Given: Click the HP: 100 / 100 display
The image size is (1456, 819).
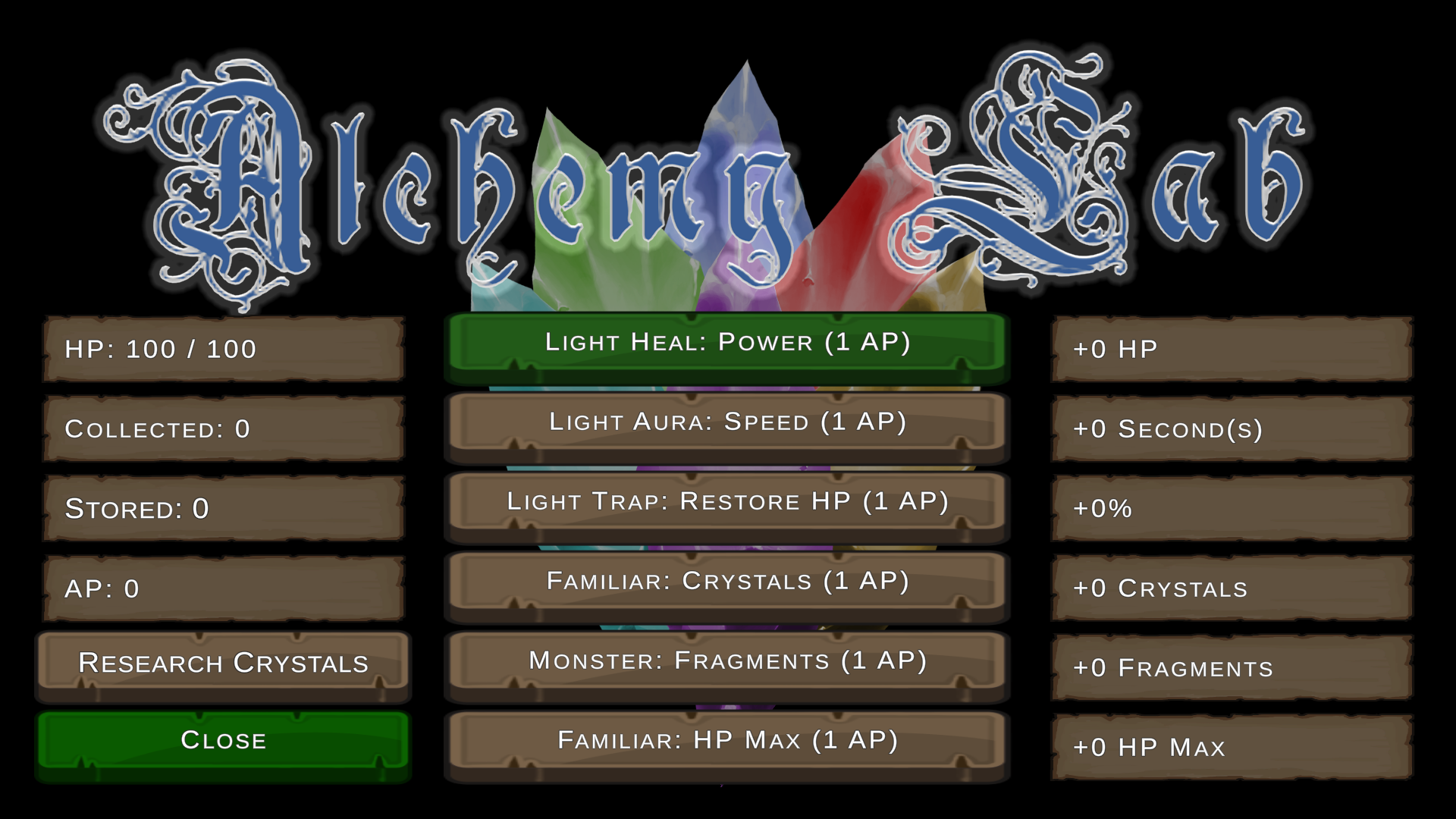Looking at the screenshot, I should point(224,350).
